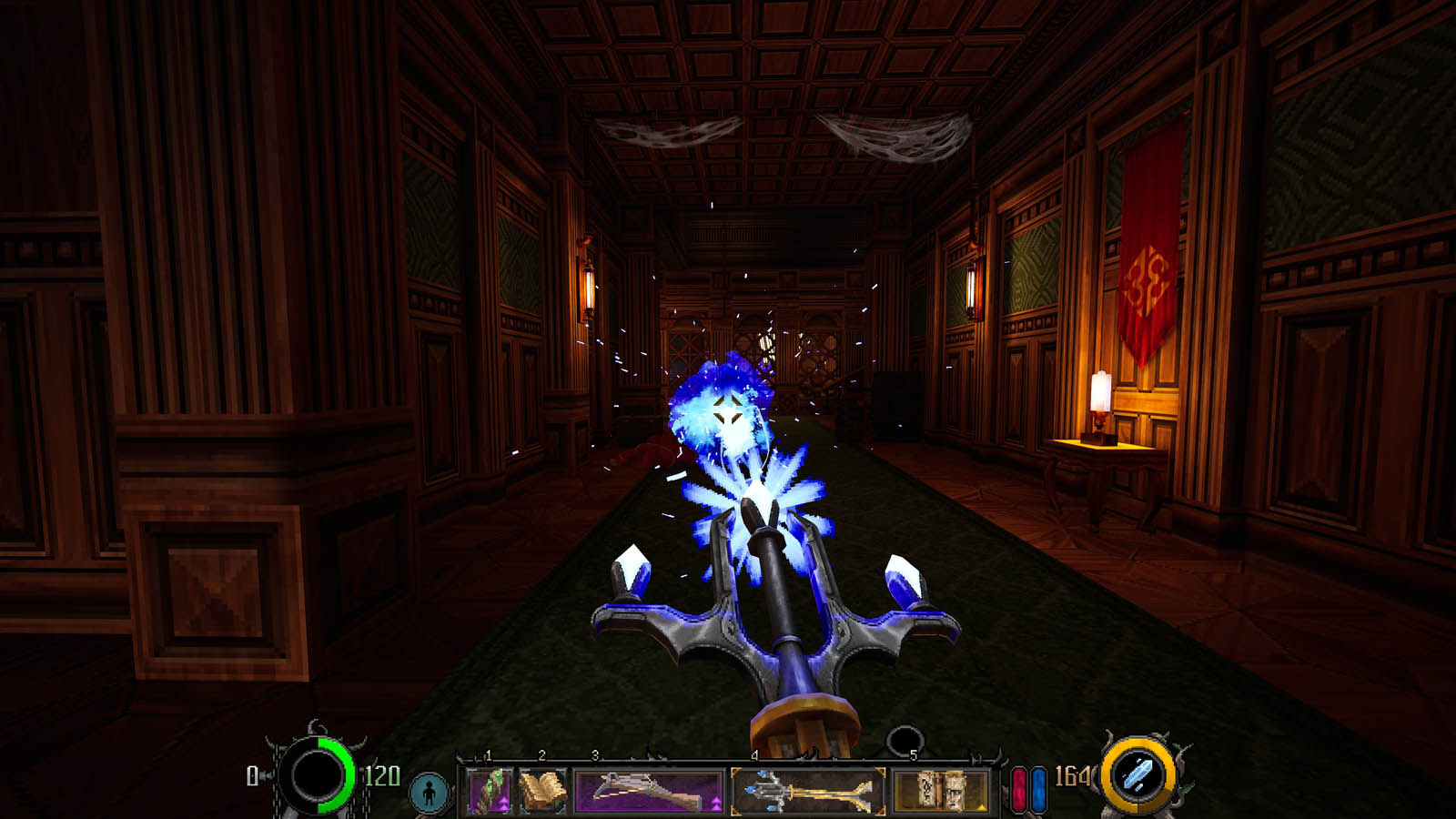Choose the spellbook in weapon slot 2
This screenshot has width=1456, height=819.
tap(542, 789)
